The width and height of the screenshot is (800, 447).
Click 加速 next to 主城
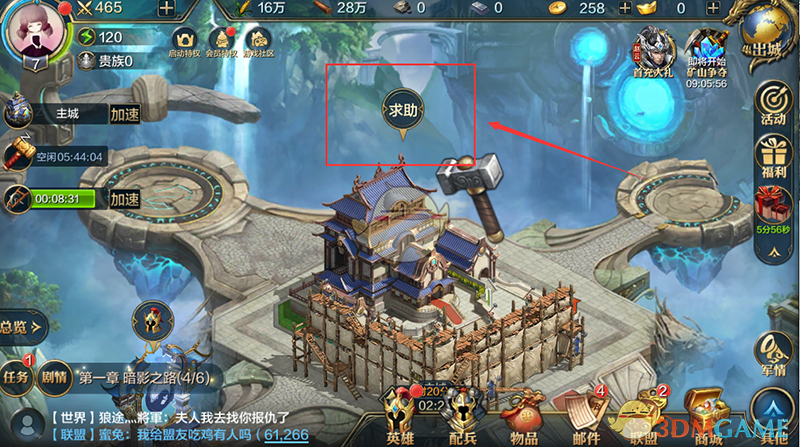point(125,115)
